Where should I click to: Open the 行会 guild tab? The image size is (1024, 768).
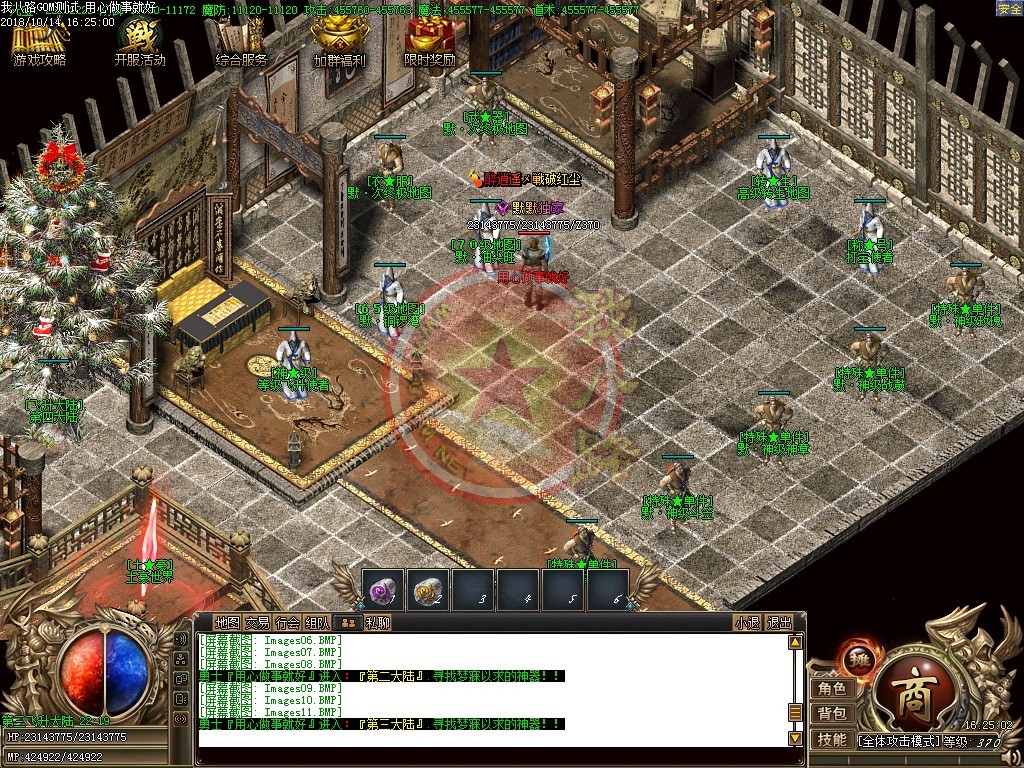tap(287, 622)
